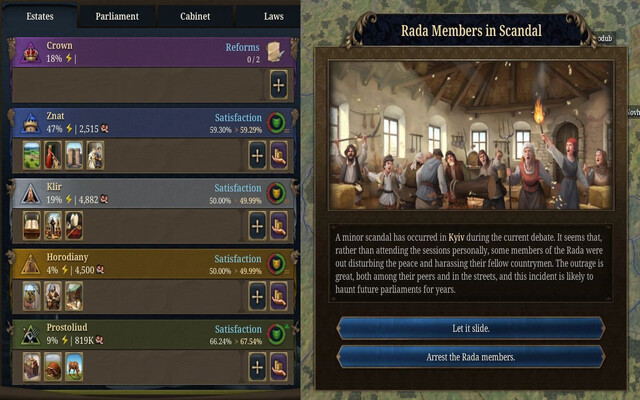
Task: Click the Crown Reforms scroll icon
Action: [276, 52]
